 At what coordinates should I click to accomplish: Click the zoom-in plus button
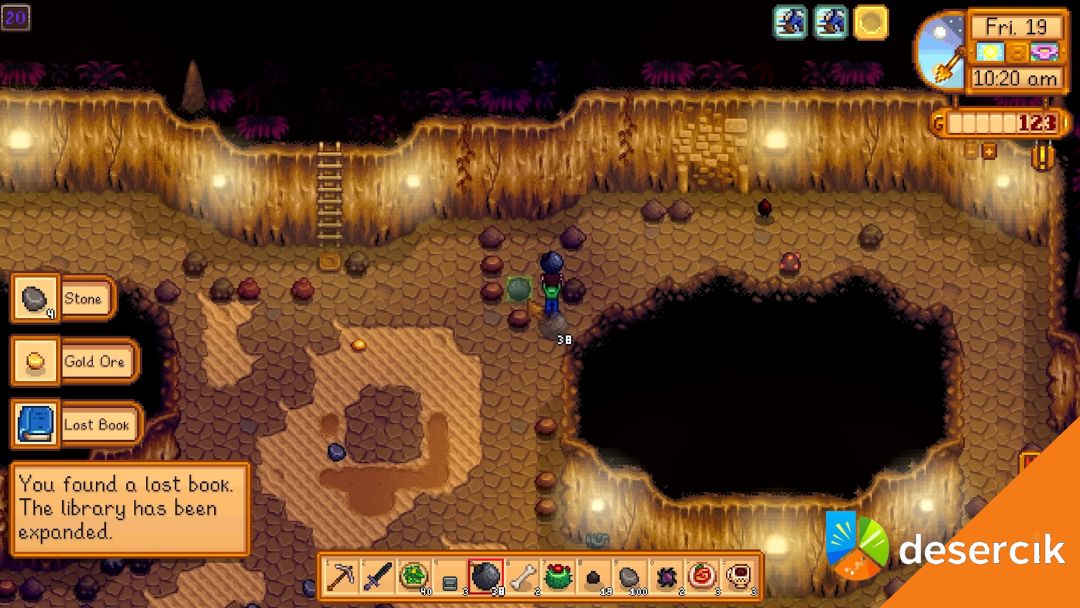989,151
